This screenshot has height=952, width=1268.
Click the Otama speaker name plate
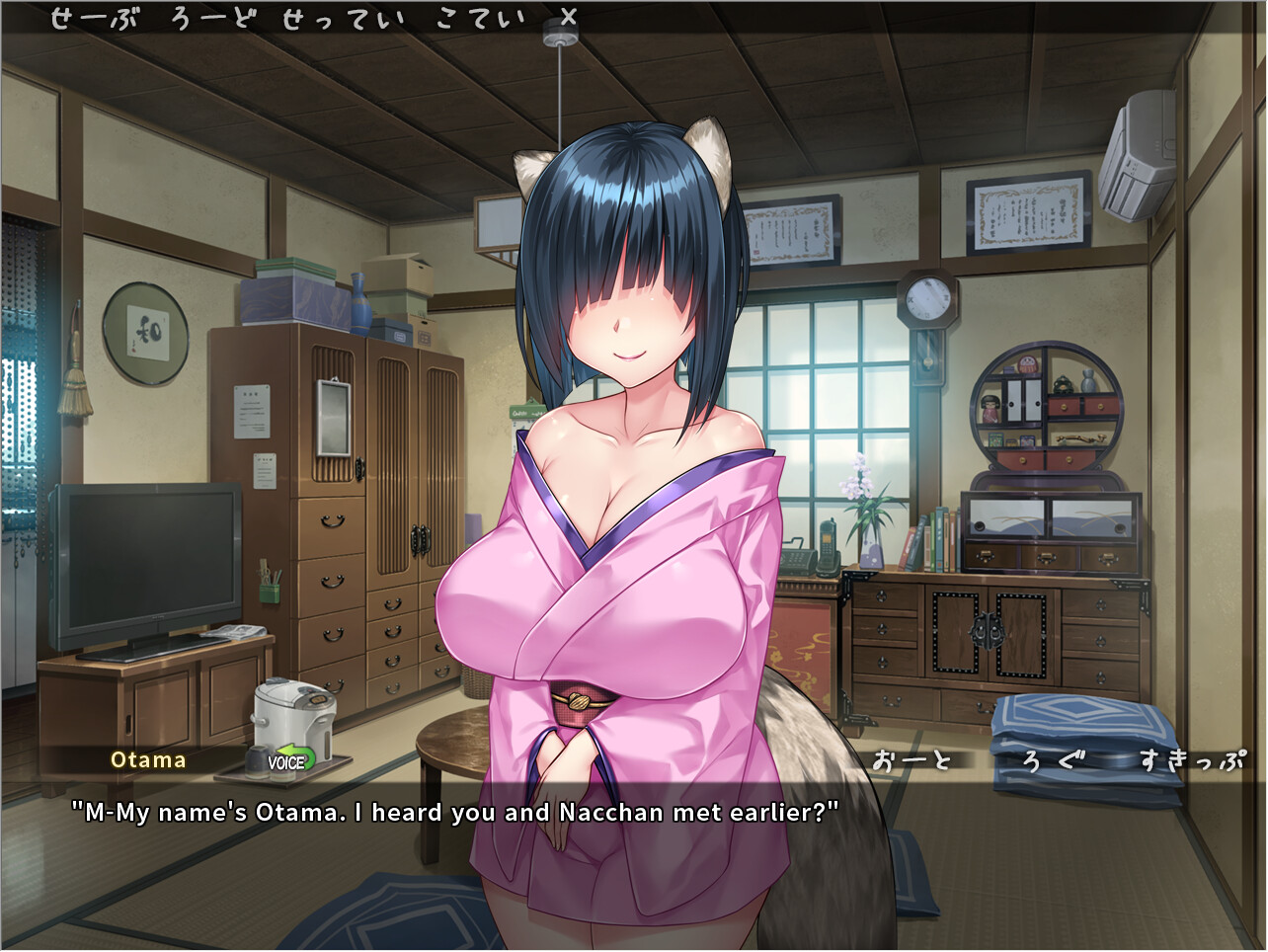tap(148, 760)
